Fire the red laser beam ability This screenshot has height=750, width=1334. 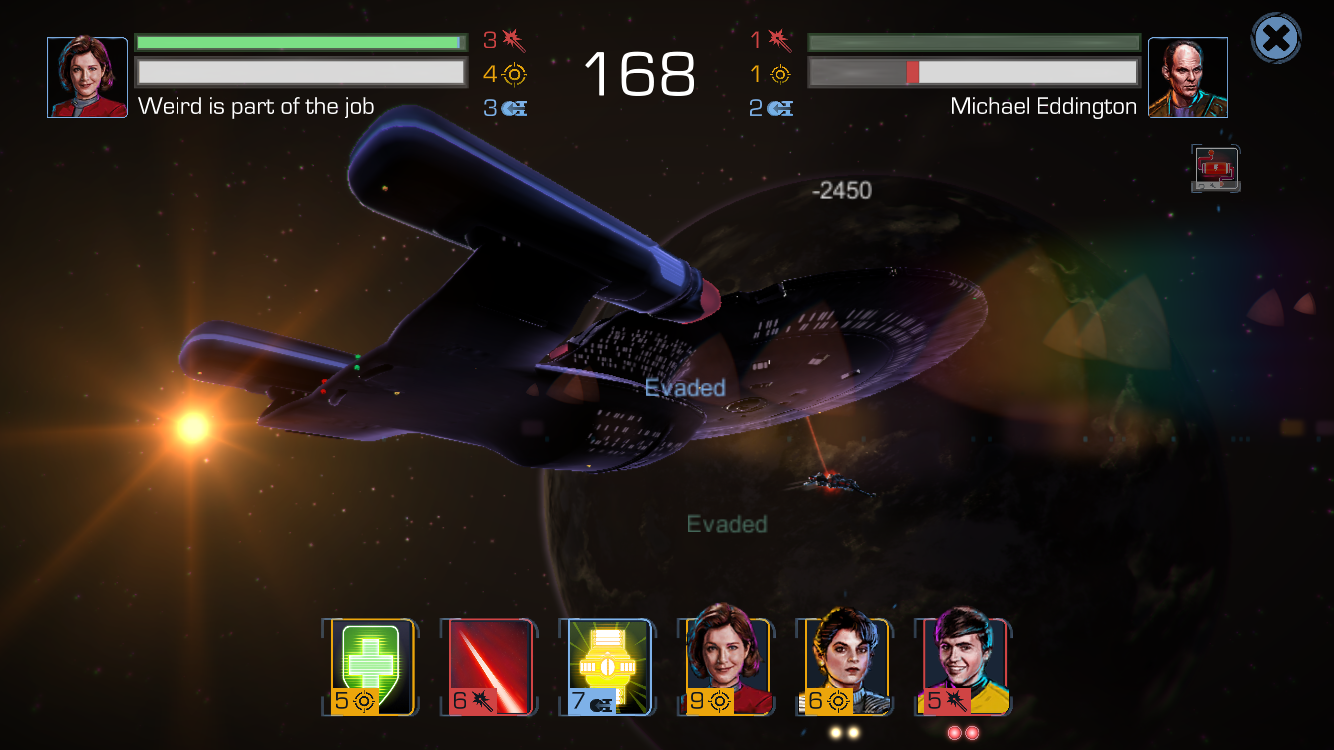click(490, 667)
